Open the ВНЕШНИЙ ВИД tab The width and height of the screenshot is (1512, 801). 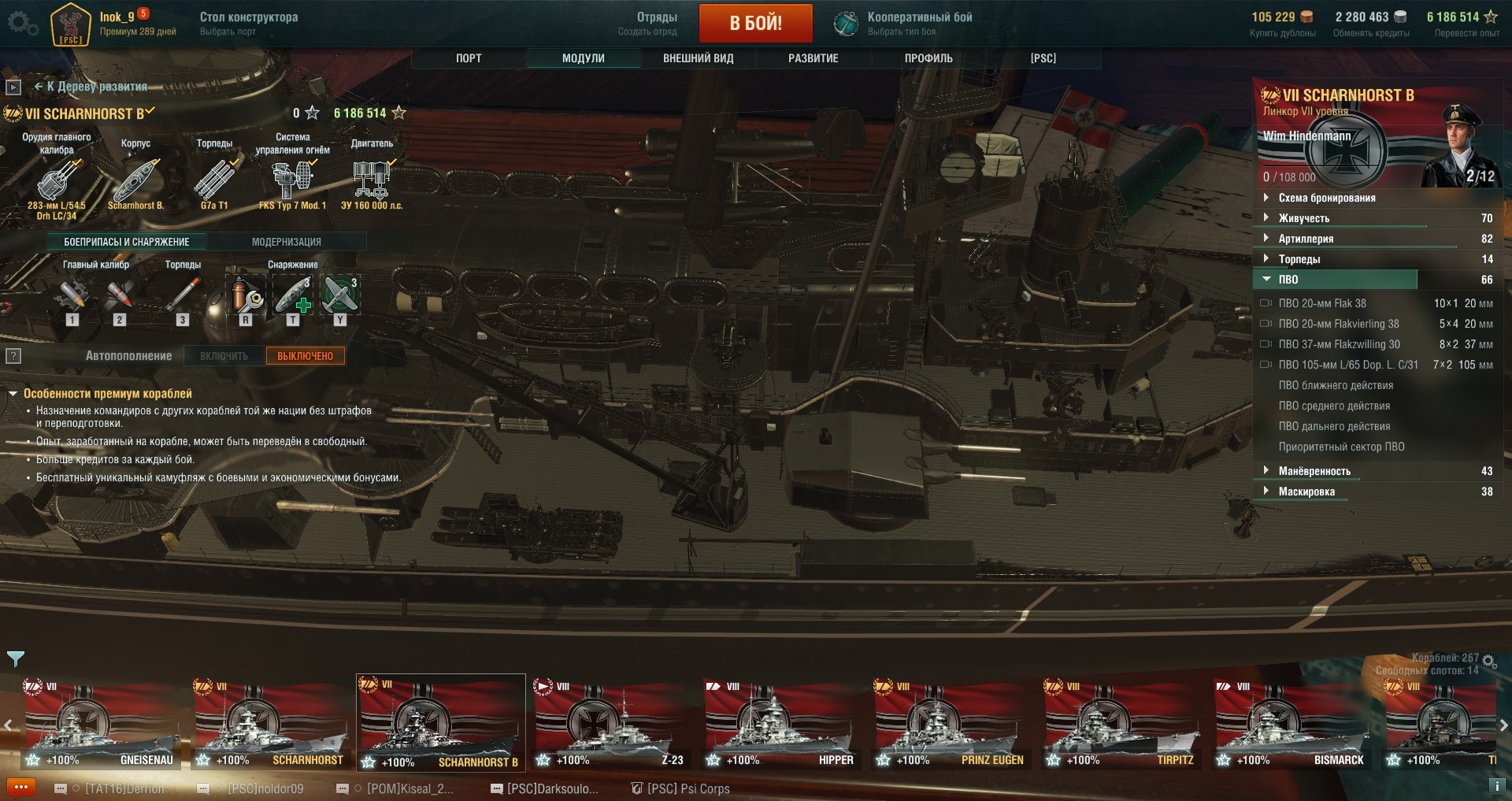pyautogui.click(x=698, y=58)
